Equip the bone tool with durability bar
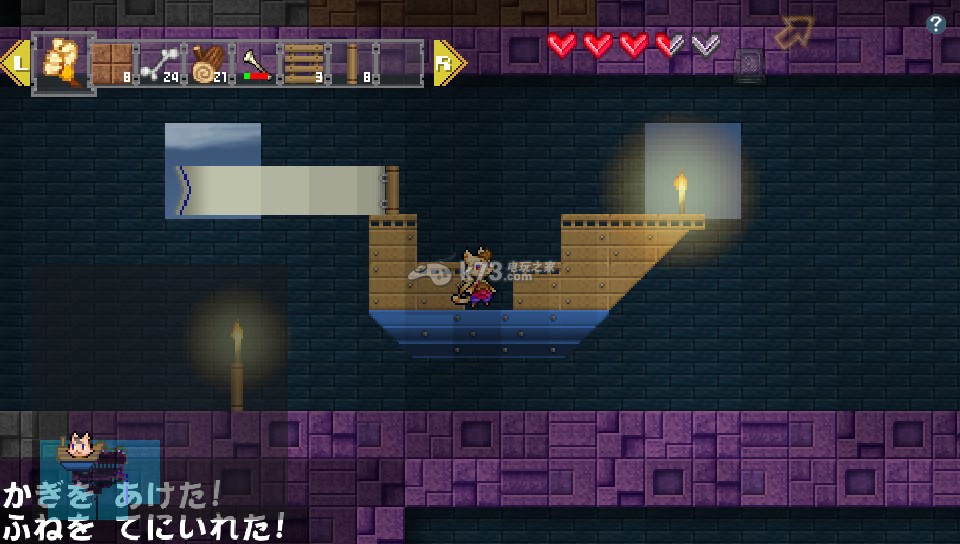This screenshot has height=544, width=960. [x=256, y=63]
